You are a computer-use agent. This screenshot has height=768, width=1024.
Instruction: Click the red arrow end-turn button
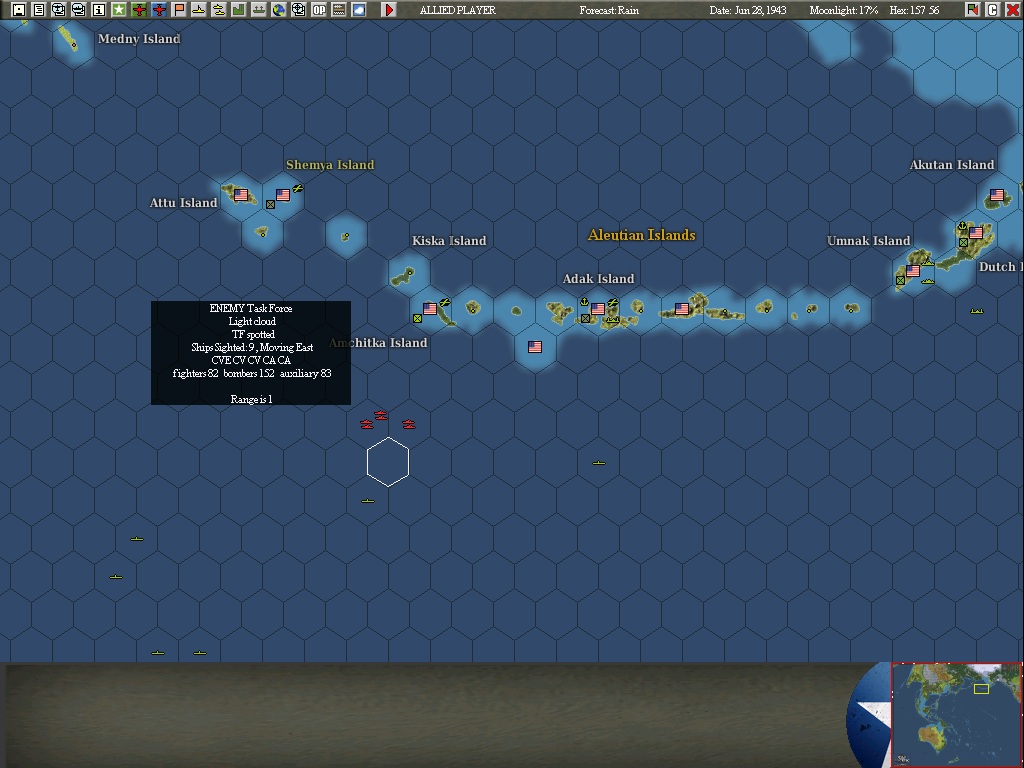pos(389,10)
